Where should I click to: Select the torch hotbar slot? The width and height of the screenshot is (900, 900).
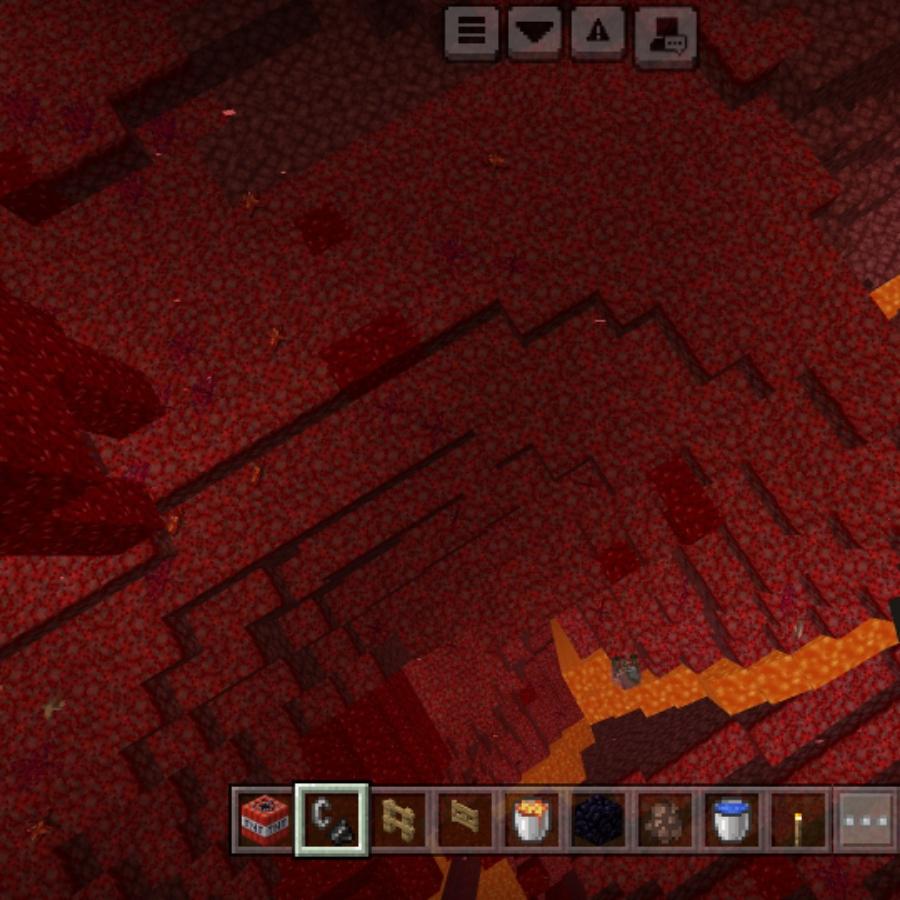(x=798, y=820)
